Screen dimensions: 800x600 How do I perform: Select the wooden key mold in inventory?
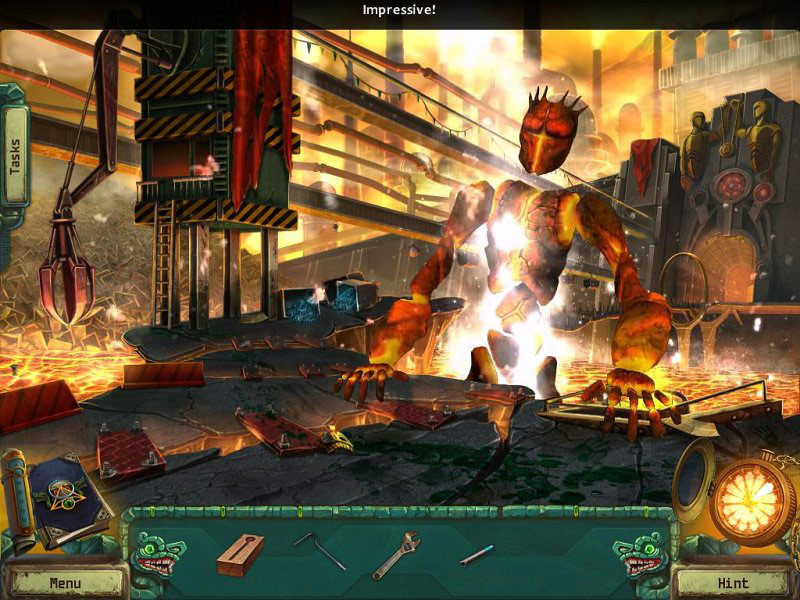(x=240, y=554)
